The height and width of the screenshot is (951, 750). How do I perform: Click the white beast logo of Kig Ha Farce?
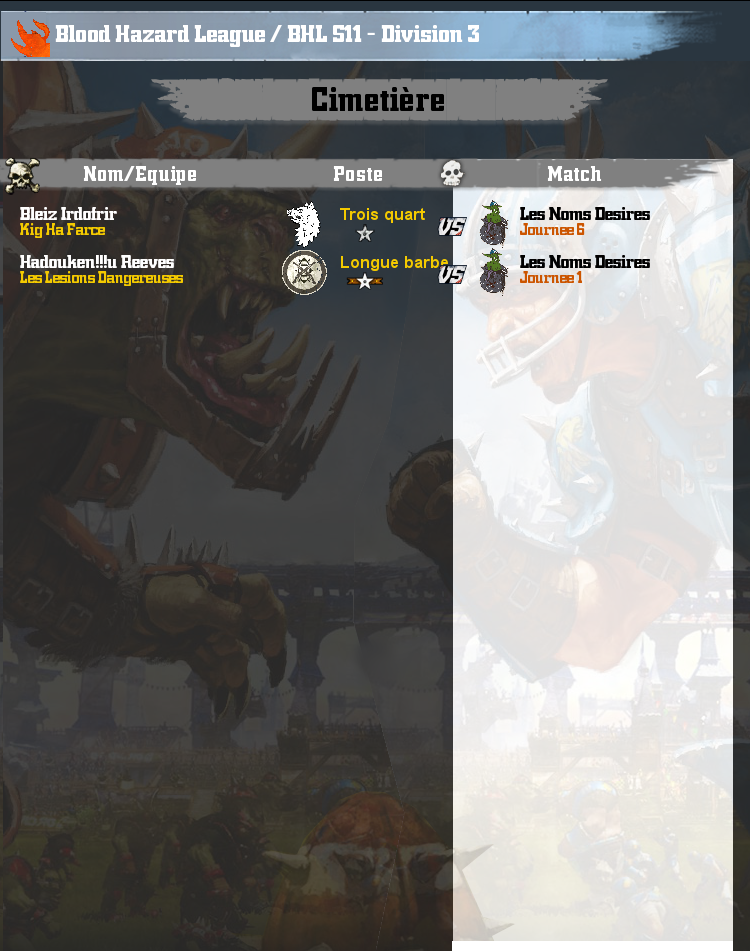304,223
